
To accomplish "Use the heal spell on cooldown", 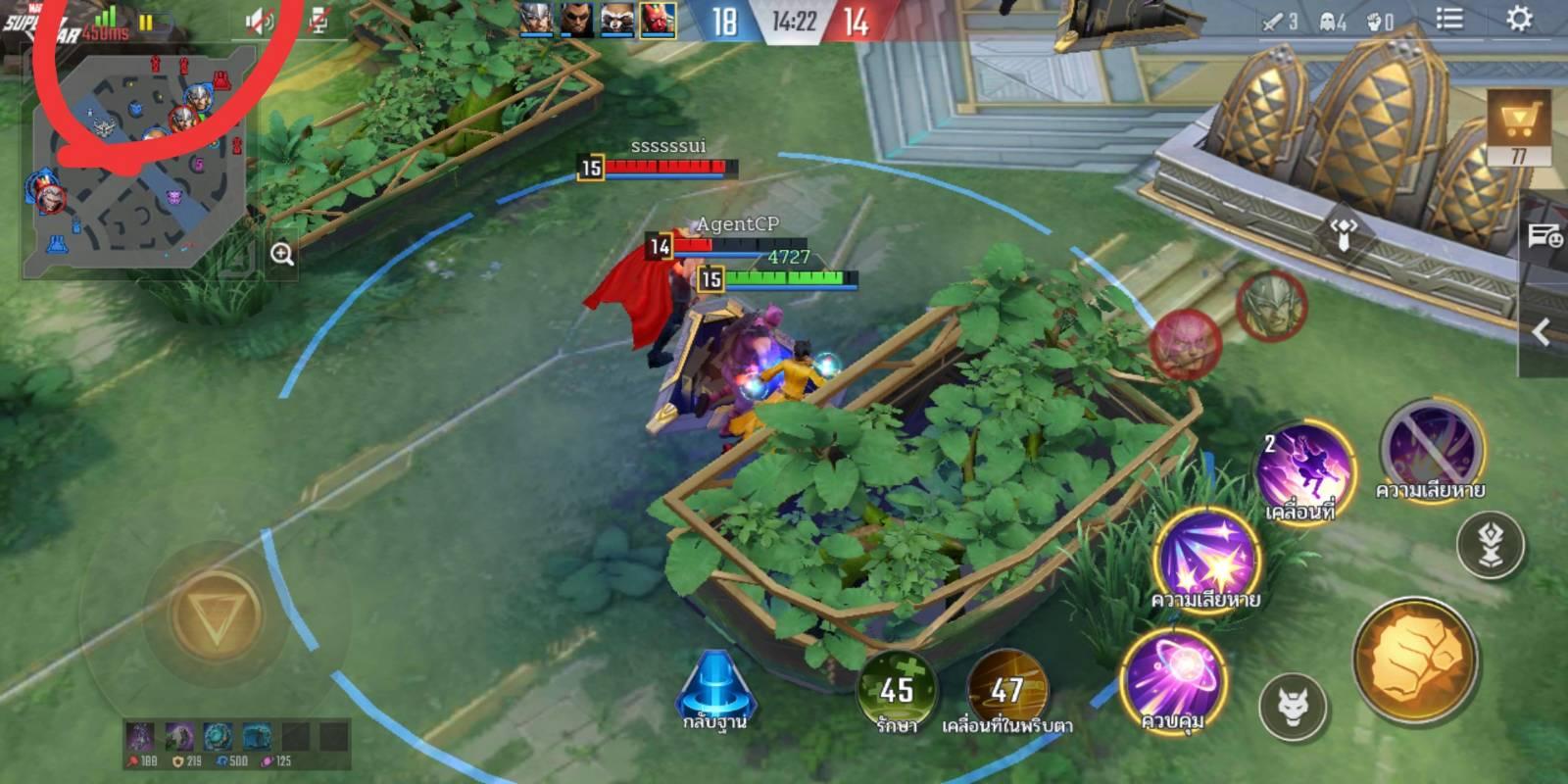I will click(896, 689).
